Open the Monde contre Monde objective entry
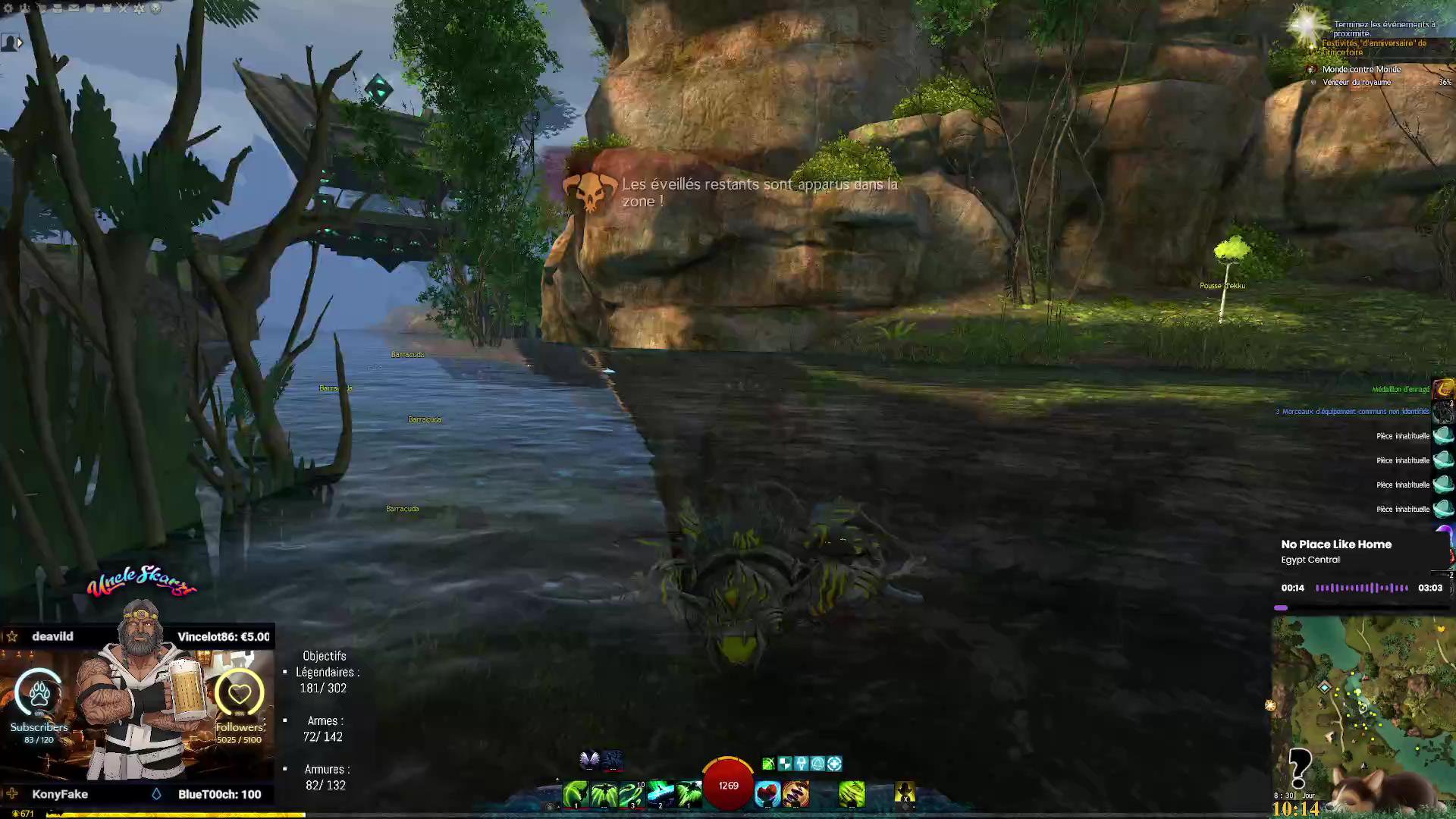The image size is (1456, 819). 1361,69
